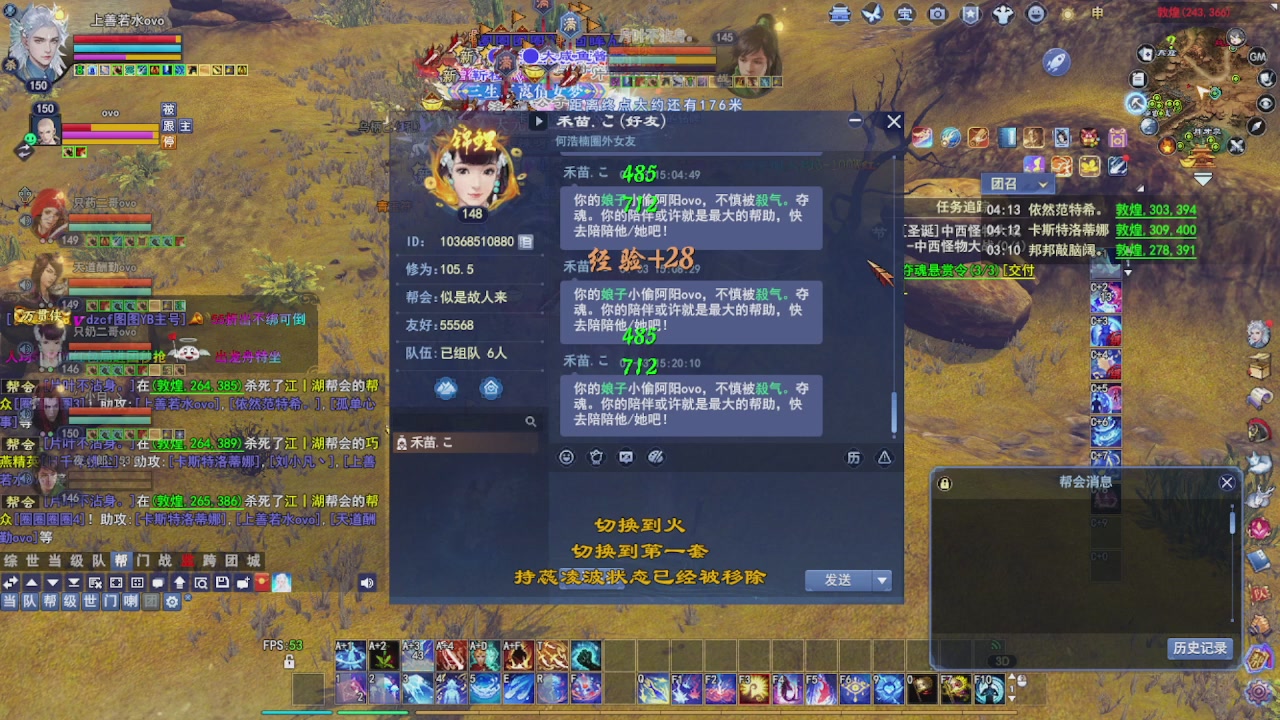Toggle the lock icon on the 帮会消息 panel
Image resolution: width=1280 pixels, height=720 pixels.
tap(944, 482)
